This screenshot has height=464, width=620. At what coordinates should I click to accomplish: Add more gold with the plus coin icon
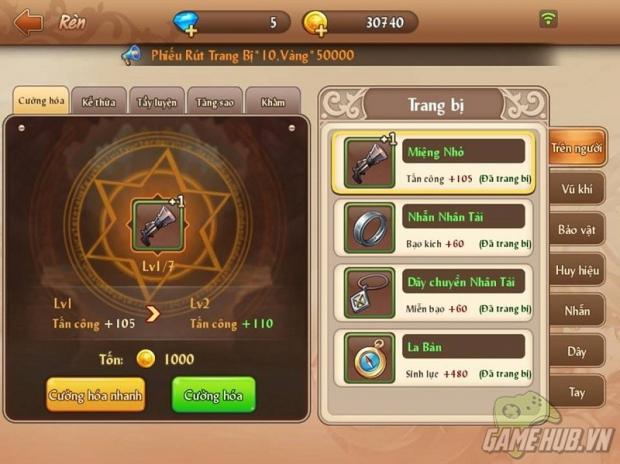point(315,22)
